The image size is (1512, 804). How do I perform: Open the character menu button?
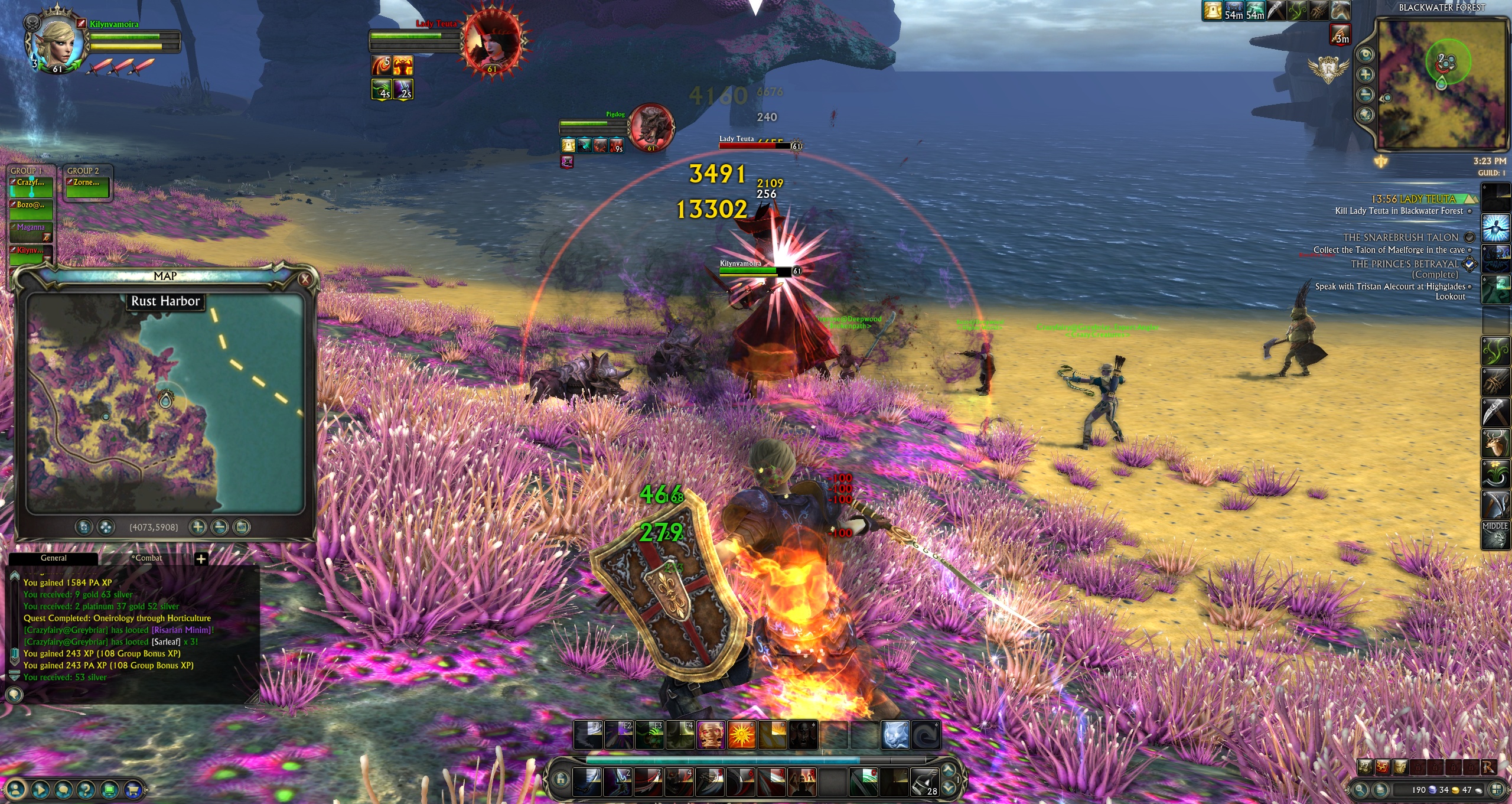pos(17,789)
